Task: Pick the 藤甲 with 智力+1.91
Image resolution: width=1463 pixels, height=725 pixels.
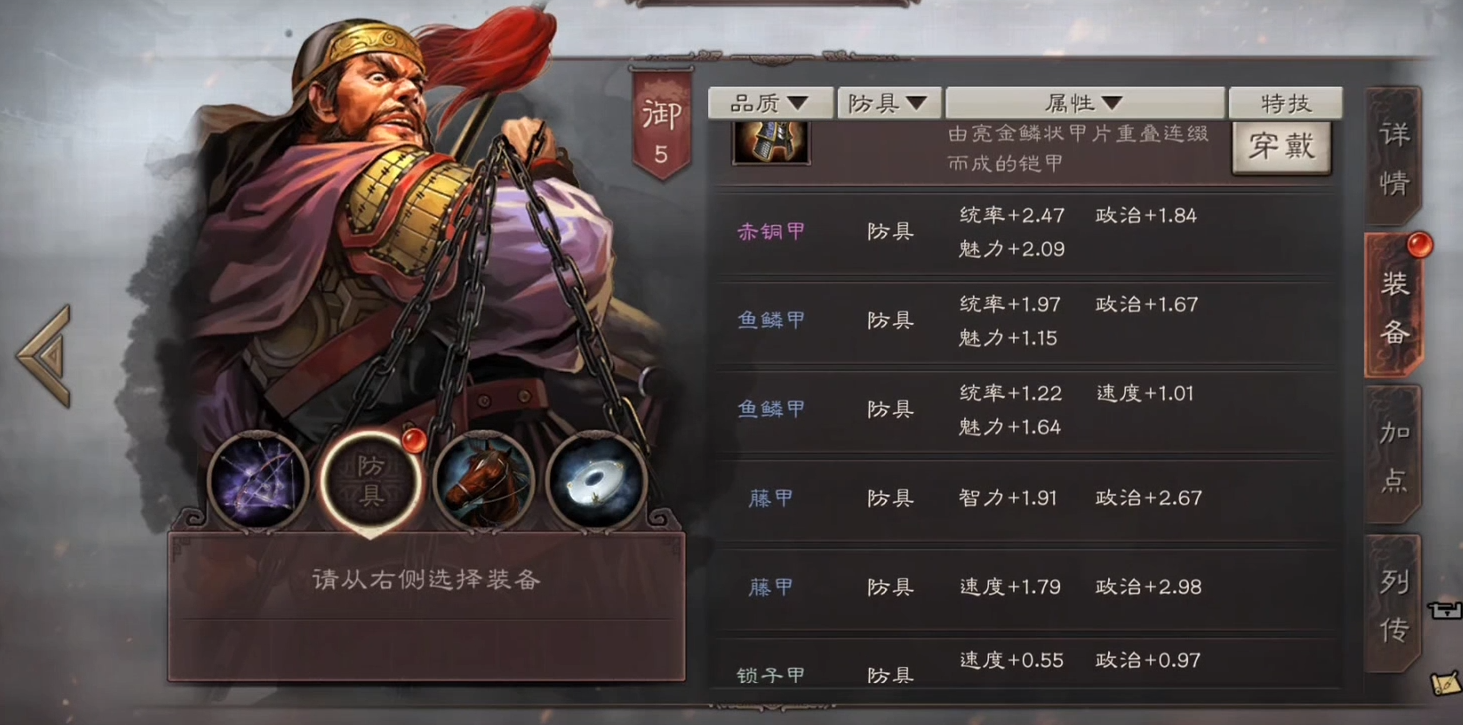Action: (x=1020, y=498)
